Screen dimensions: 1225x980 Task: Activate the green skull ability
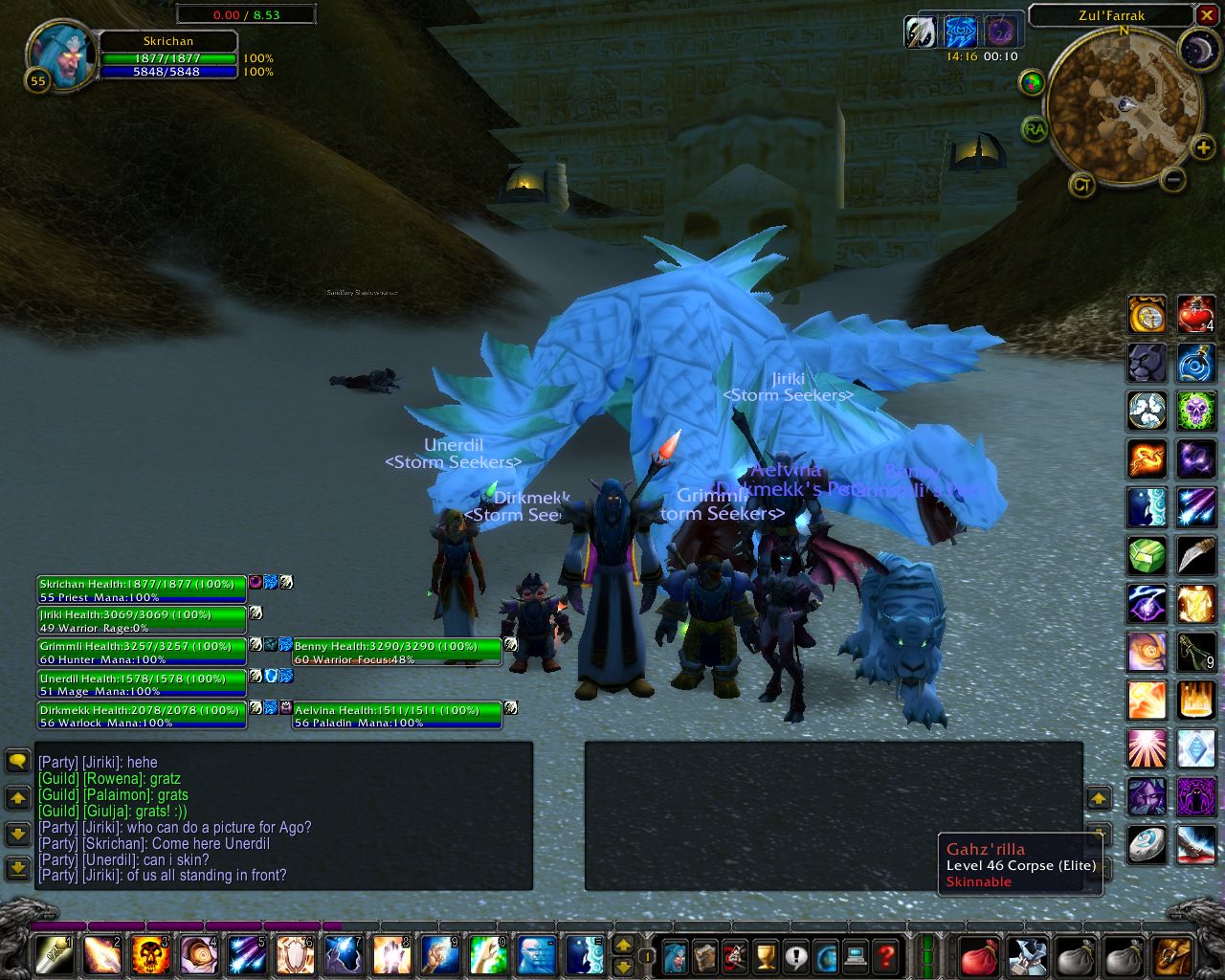(1195, 412)
